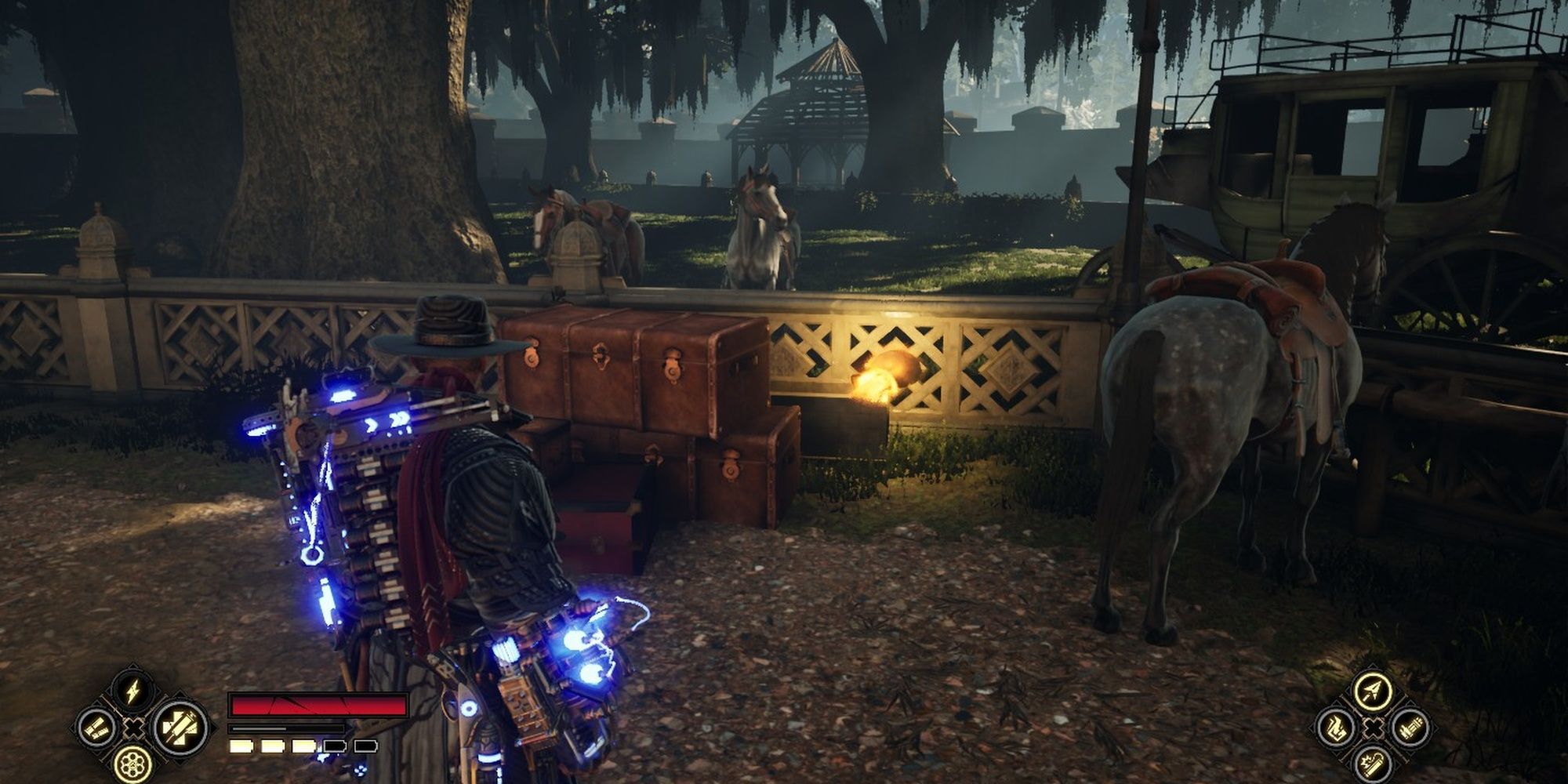
Task: Click the white horse near the gazebo
Action: pos(757,227)
